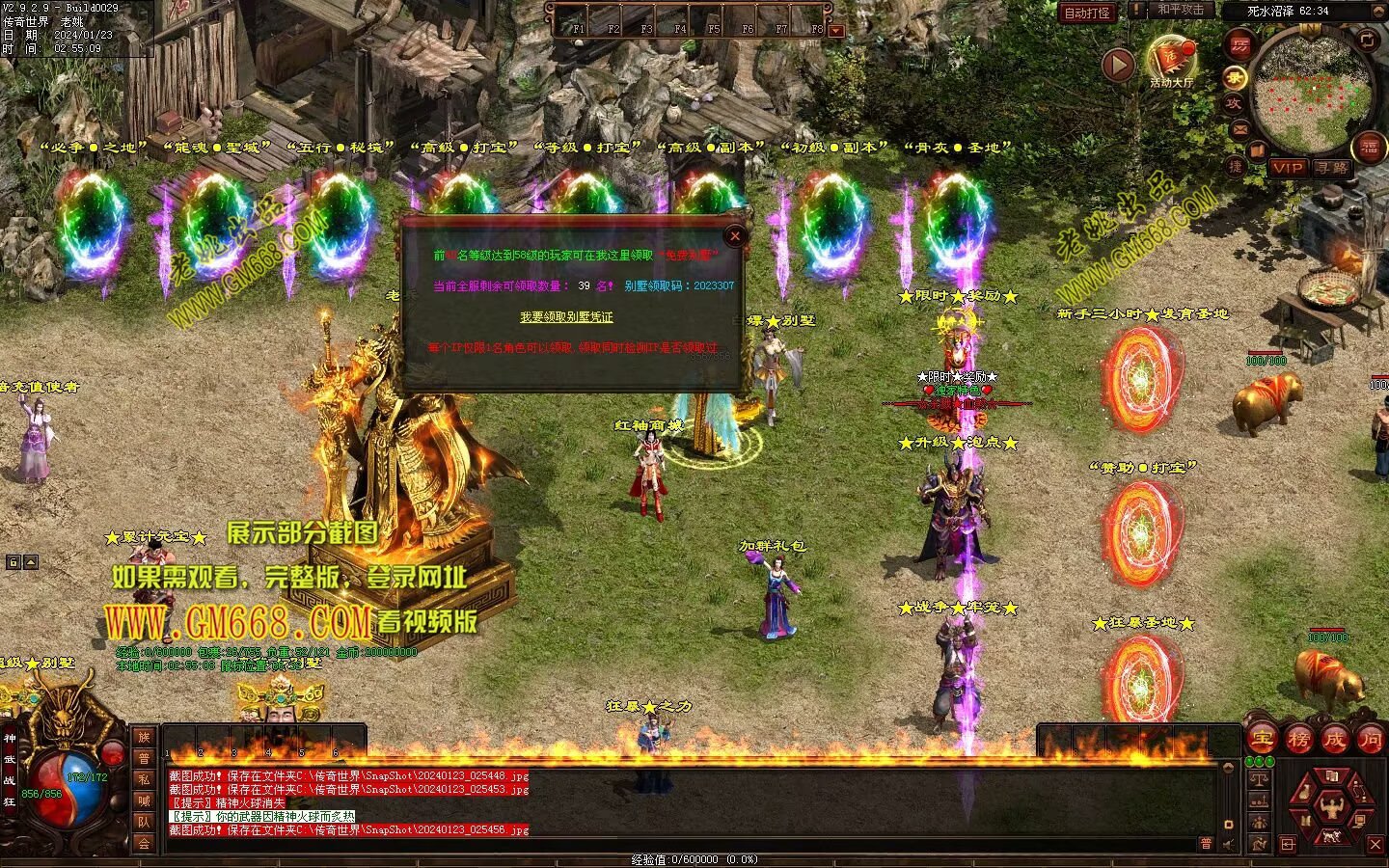
Task: Switch the 和平攻击 attack mode
Action: (x=1181, y=10)
